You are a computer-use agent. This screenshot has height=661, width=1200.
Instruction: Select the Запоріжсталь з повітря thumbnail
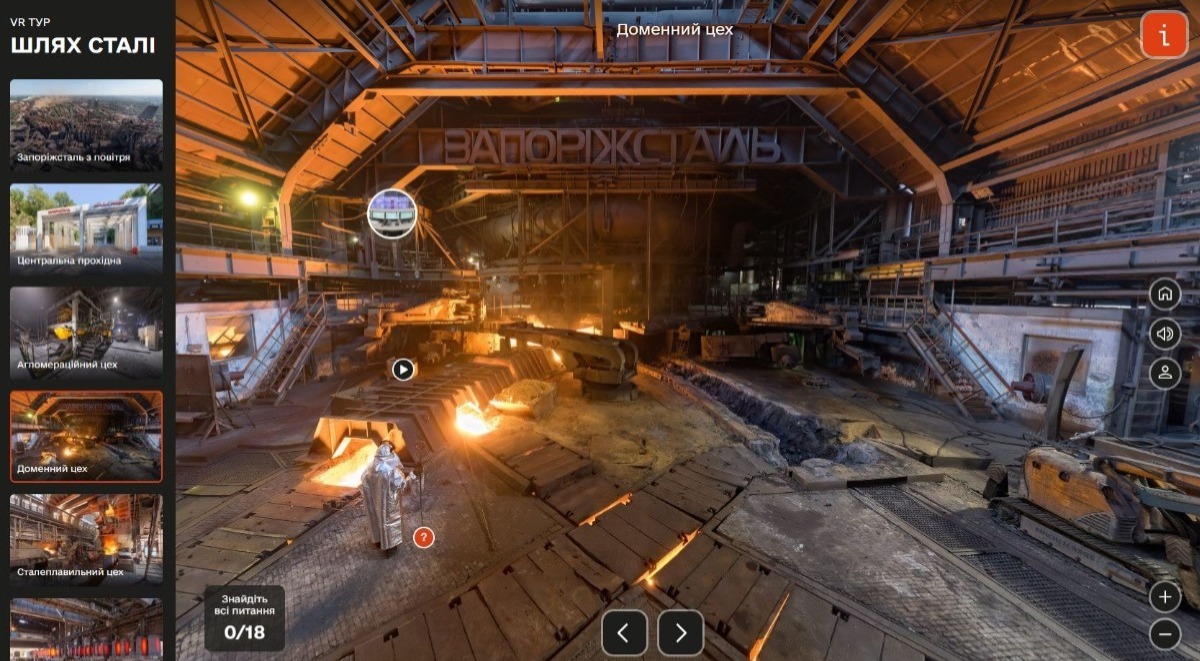[86, 125]
